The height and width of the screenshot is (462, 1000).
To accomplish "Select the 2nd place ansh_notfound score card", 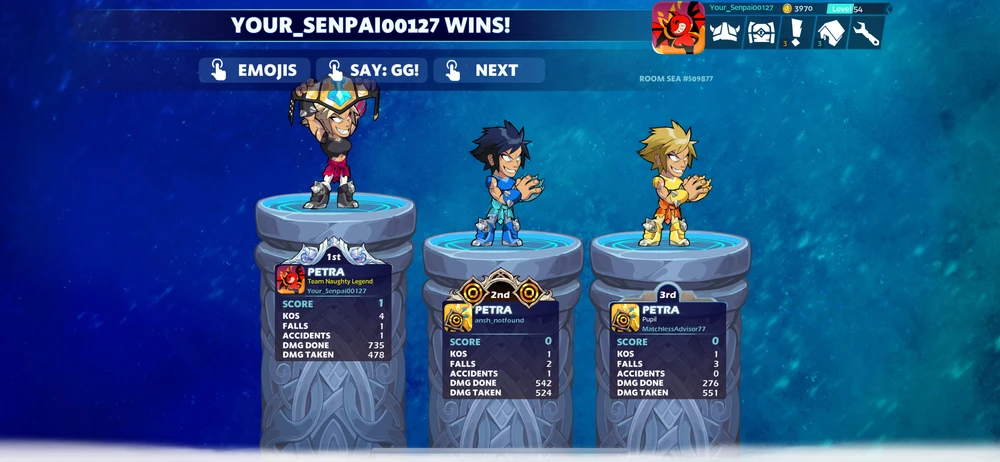I will click(500, 350).
